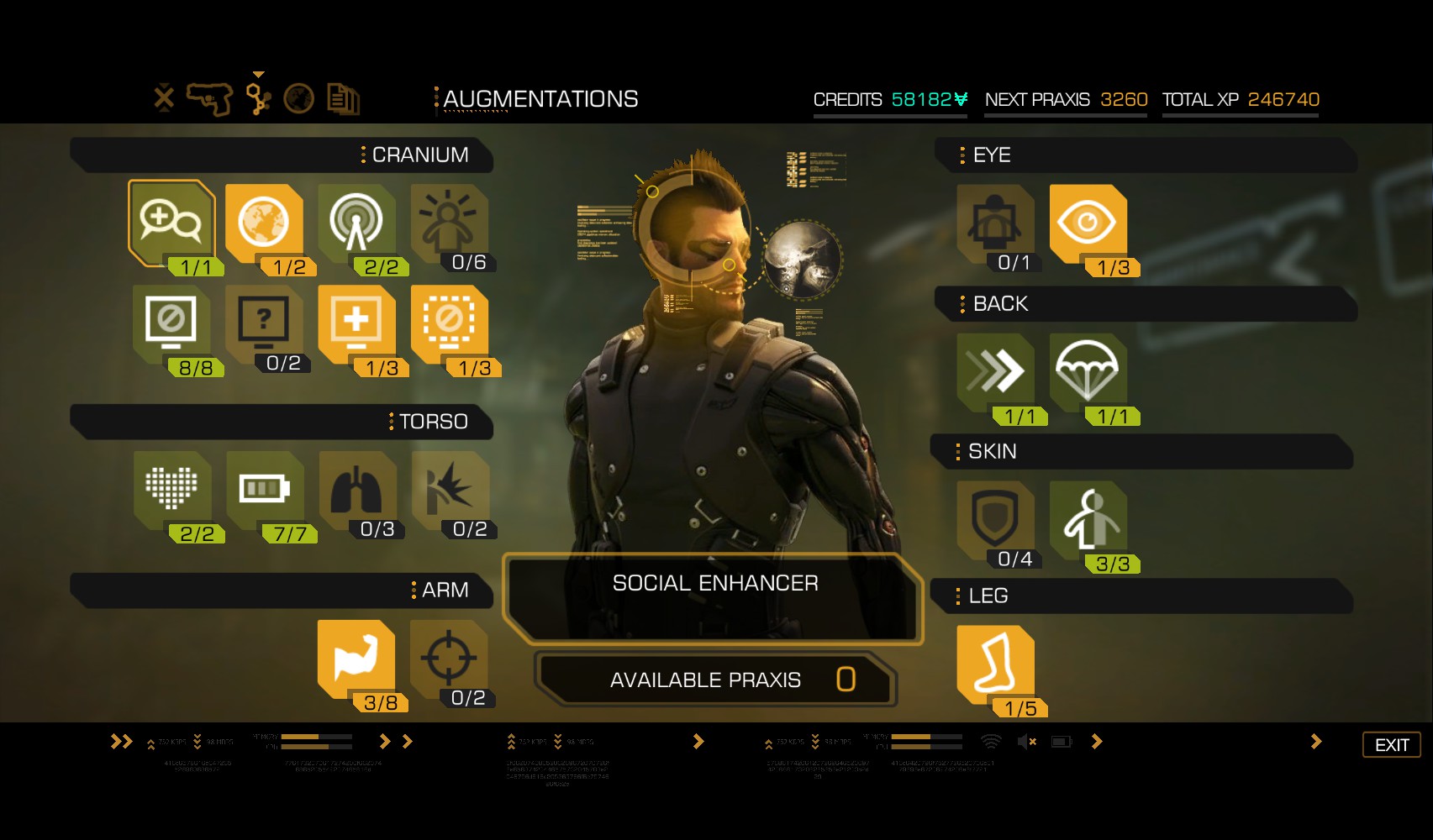
Task: Select the eye vision augmentation
Action: pyautogui.click(x=1088, y=222)
